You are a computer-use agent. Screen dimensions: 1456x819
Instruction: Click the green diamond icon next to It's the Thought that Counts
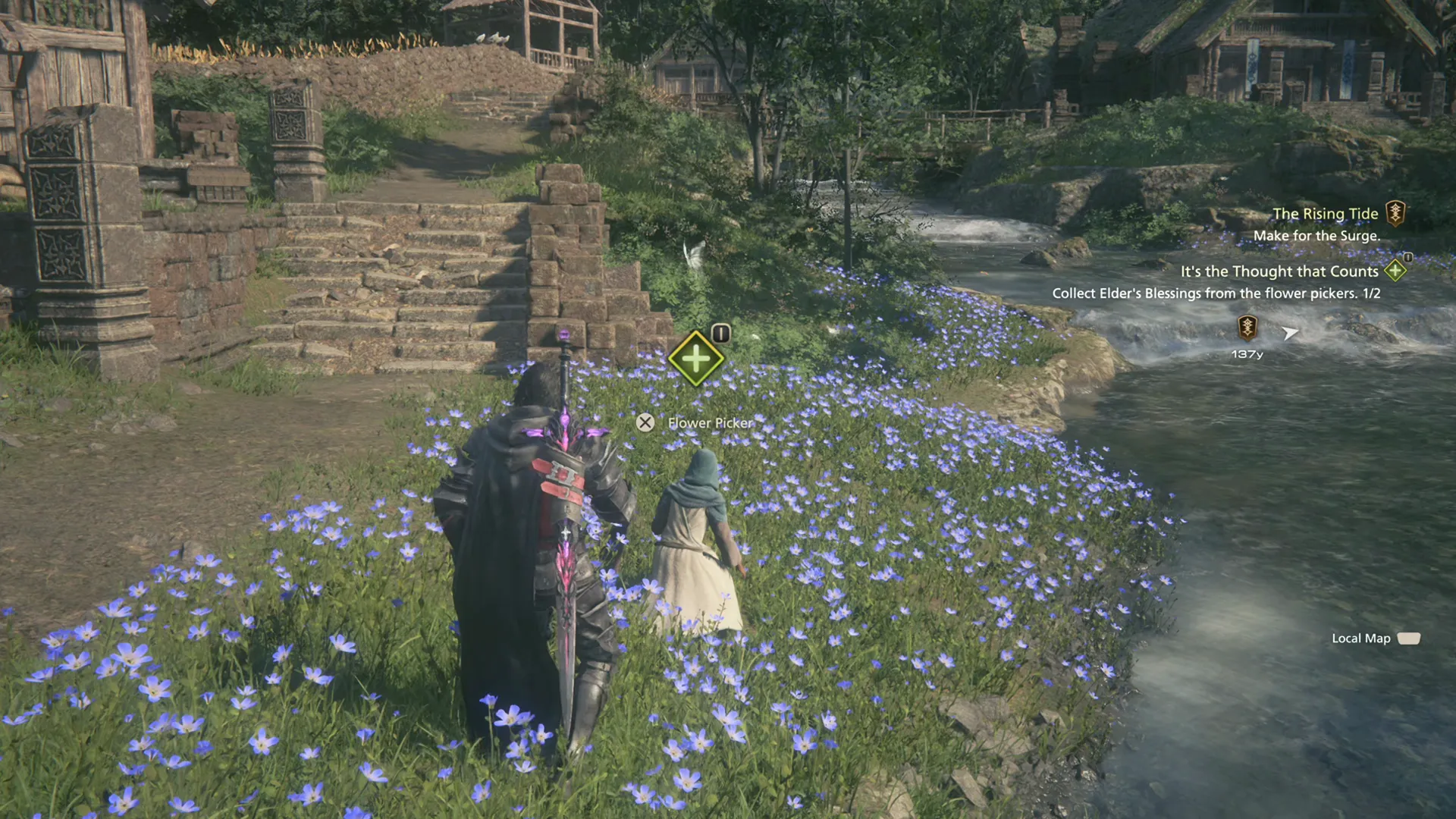pyautogui.click(x=1395, y=271)
